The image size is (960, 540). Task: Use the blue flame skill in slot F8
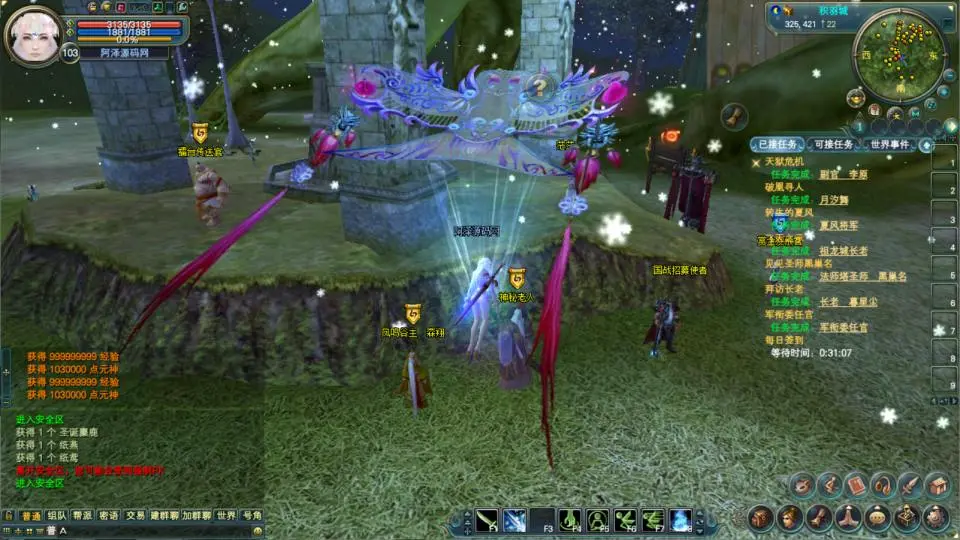(681, 520)
